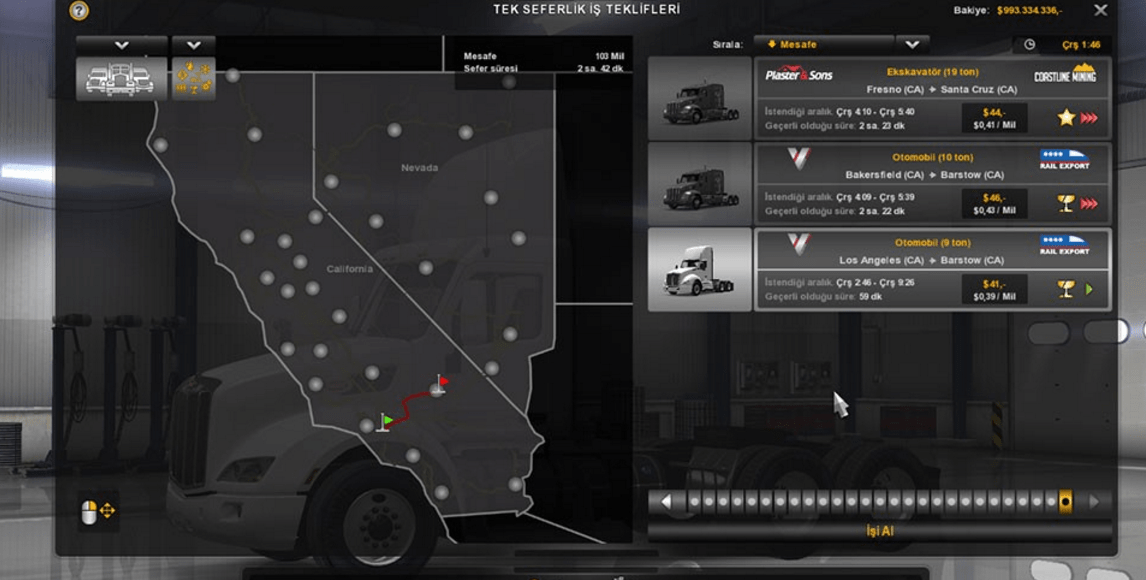
Task: Click the clock icon beside the time
Action: (1030, 45)
